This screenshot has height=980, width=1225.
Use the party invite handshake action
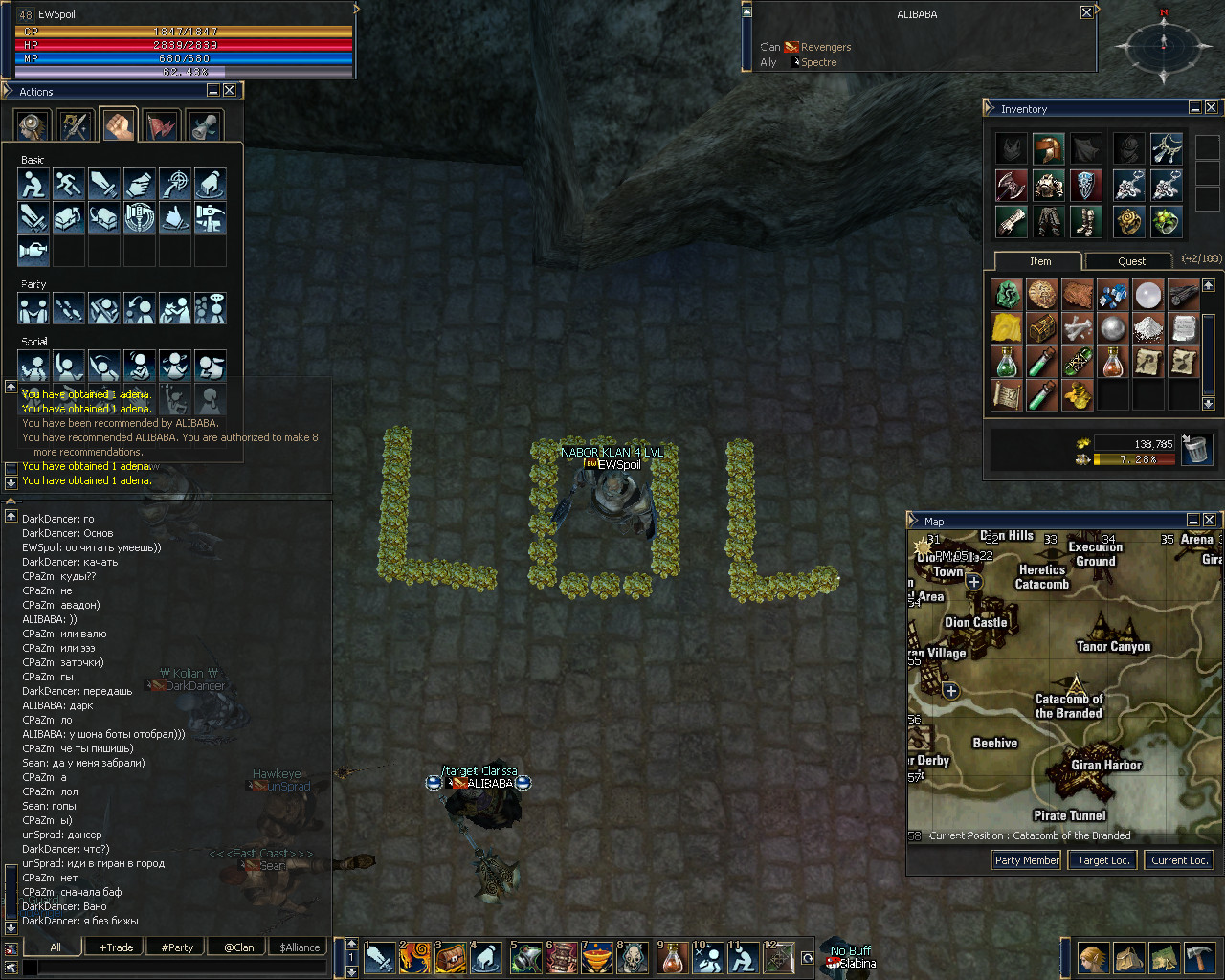(x=33, y=309)
